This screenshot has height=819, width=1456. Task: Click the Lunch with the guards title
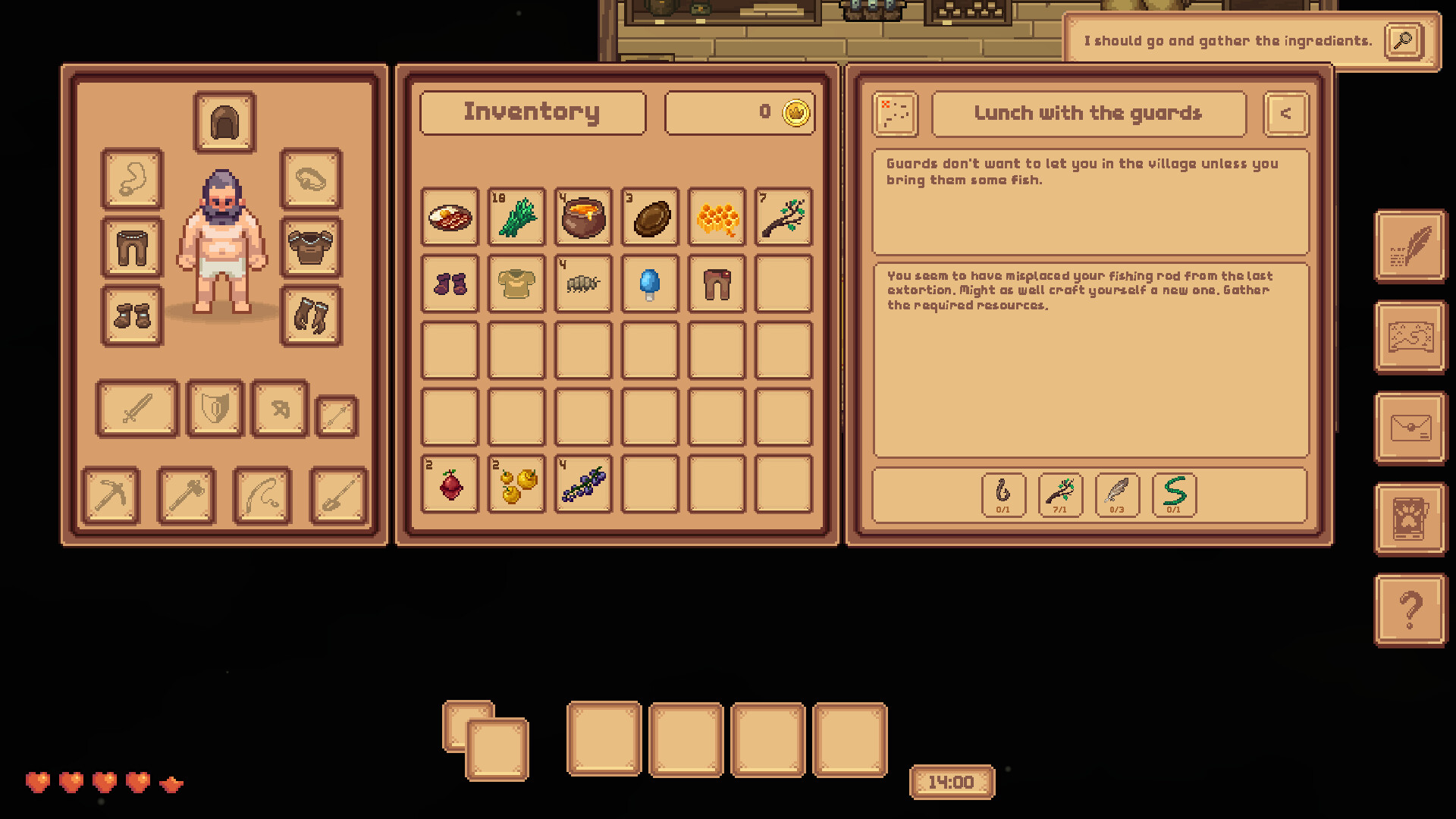click(x=1088, y=114)
